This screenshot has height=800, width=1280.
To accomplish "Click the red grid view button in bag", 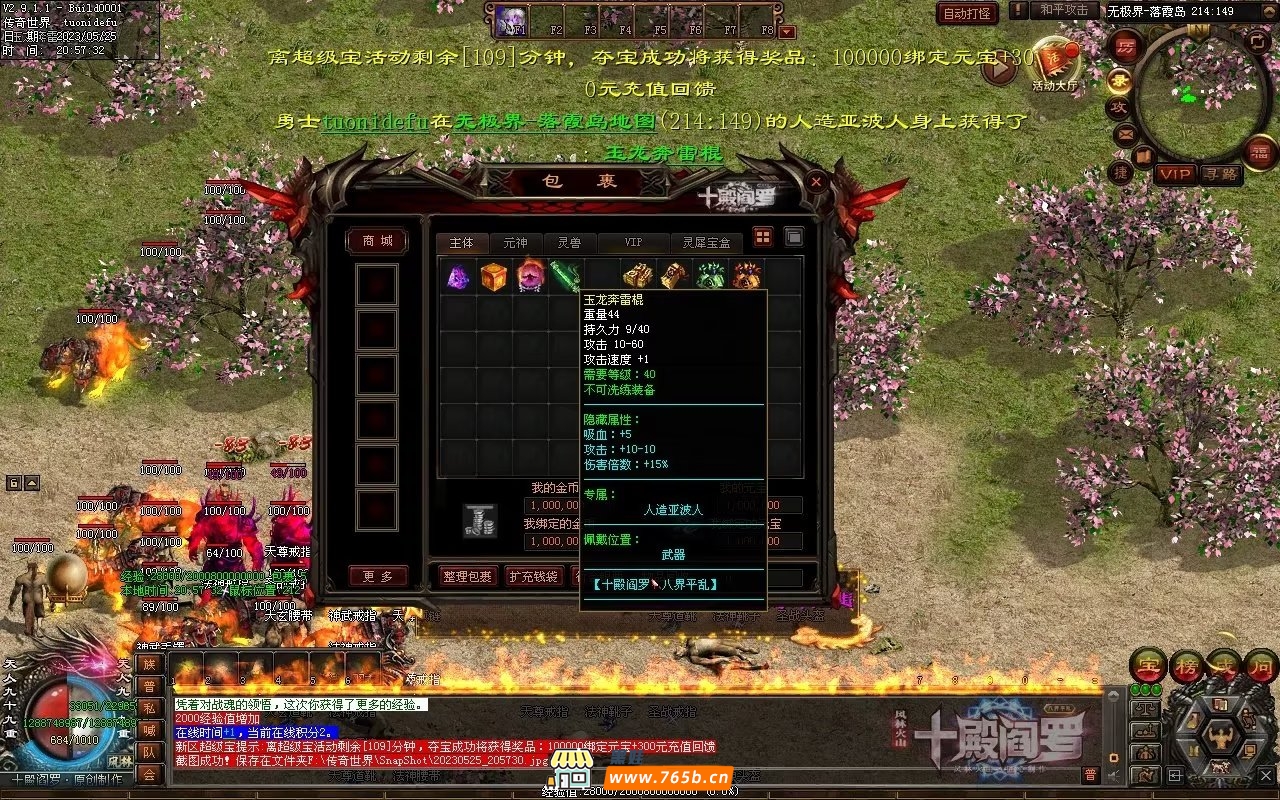I will [x=763, y=237].
